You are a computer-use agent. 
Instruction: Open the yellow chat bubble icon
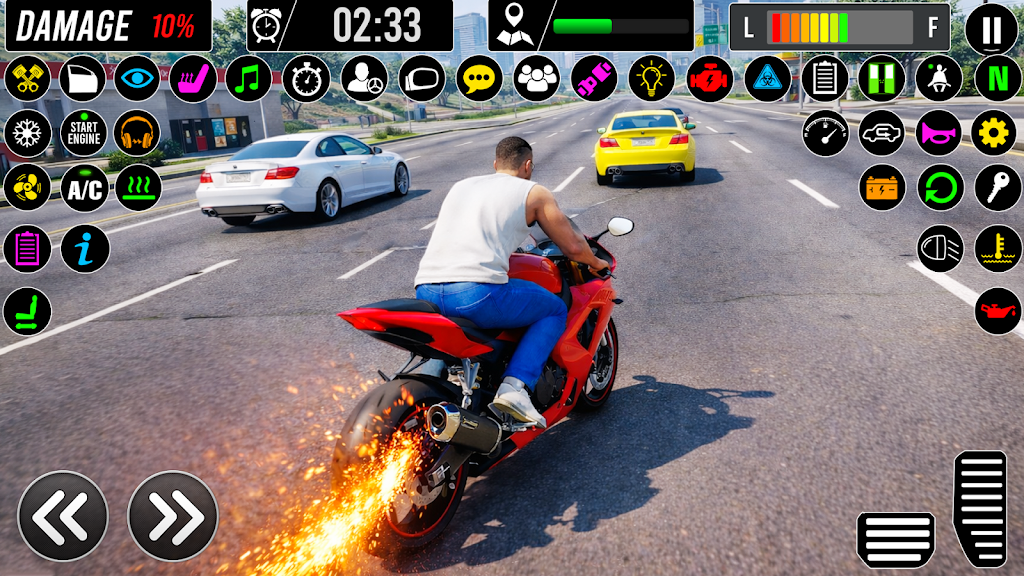480,78
